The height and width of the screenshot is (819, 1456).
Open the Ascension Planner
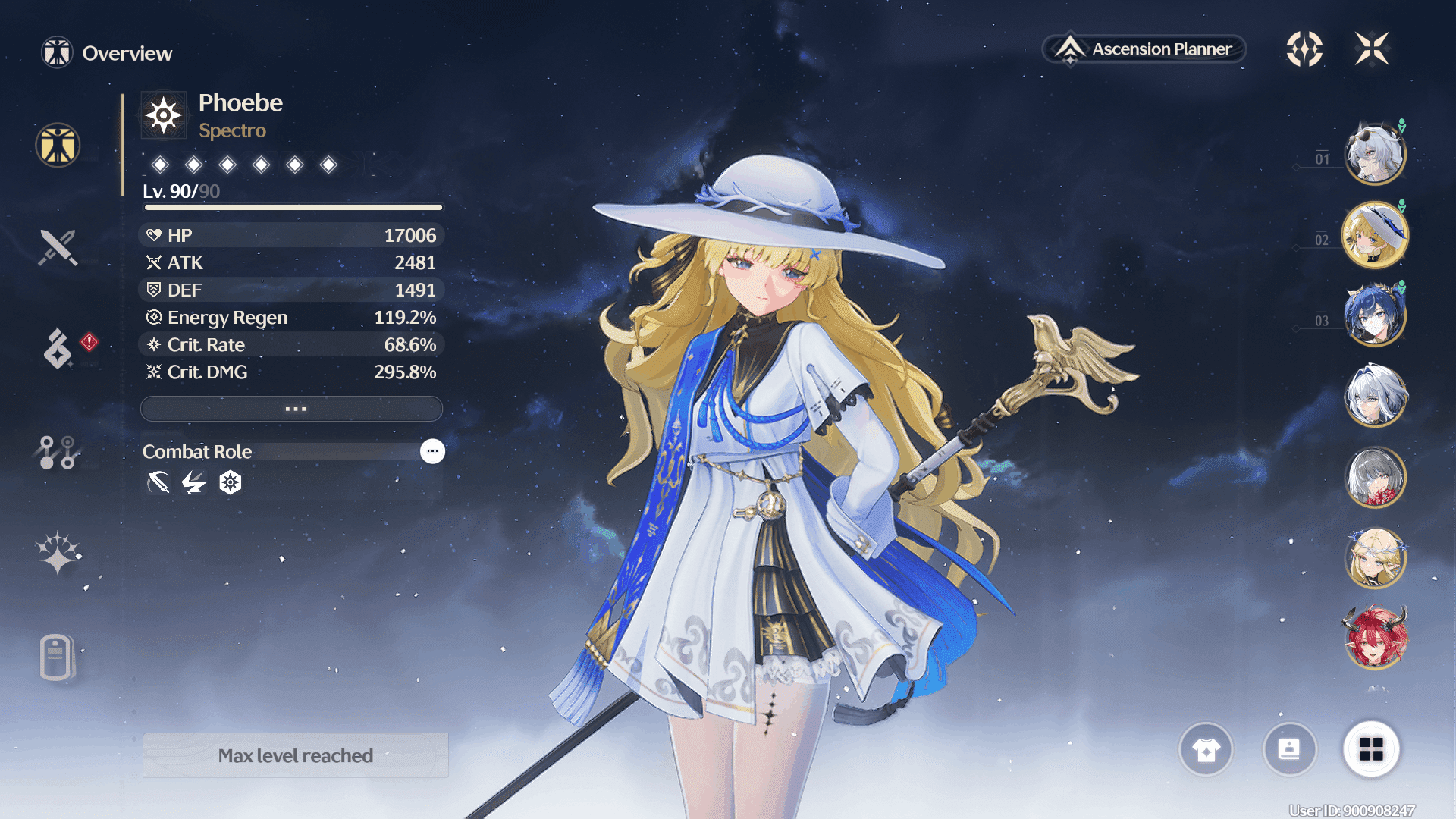[x=1145, y=49]
